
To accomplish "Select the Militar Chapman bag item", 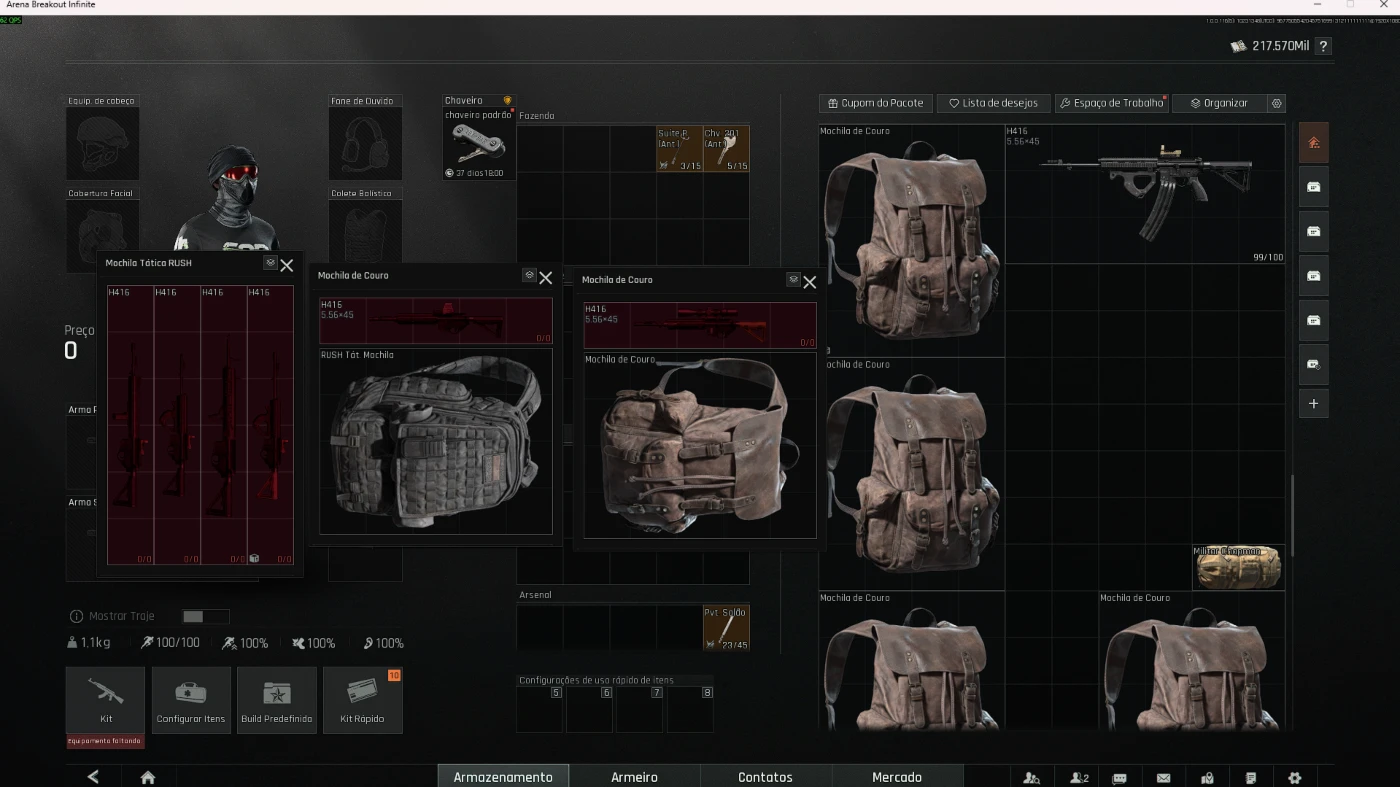I will point(1238,567).
